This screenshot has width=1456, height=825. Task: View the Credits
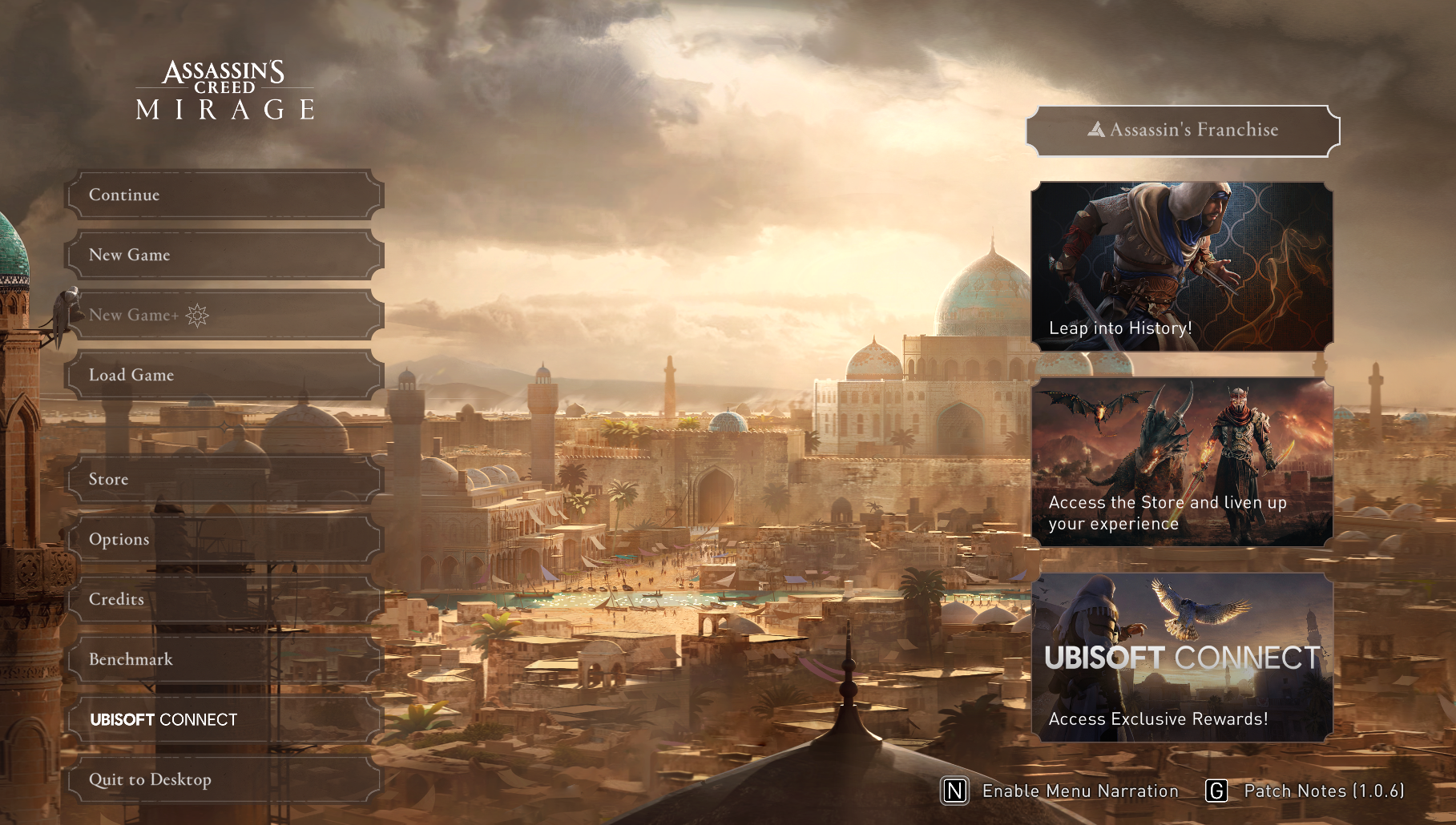[224, 599]
